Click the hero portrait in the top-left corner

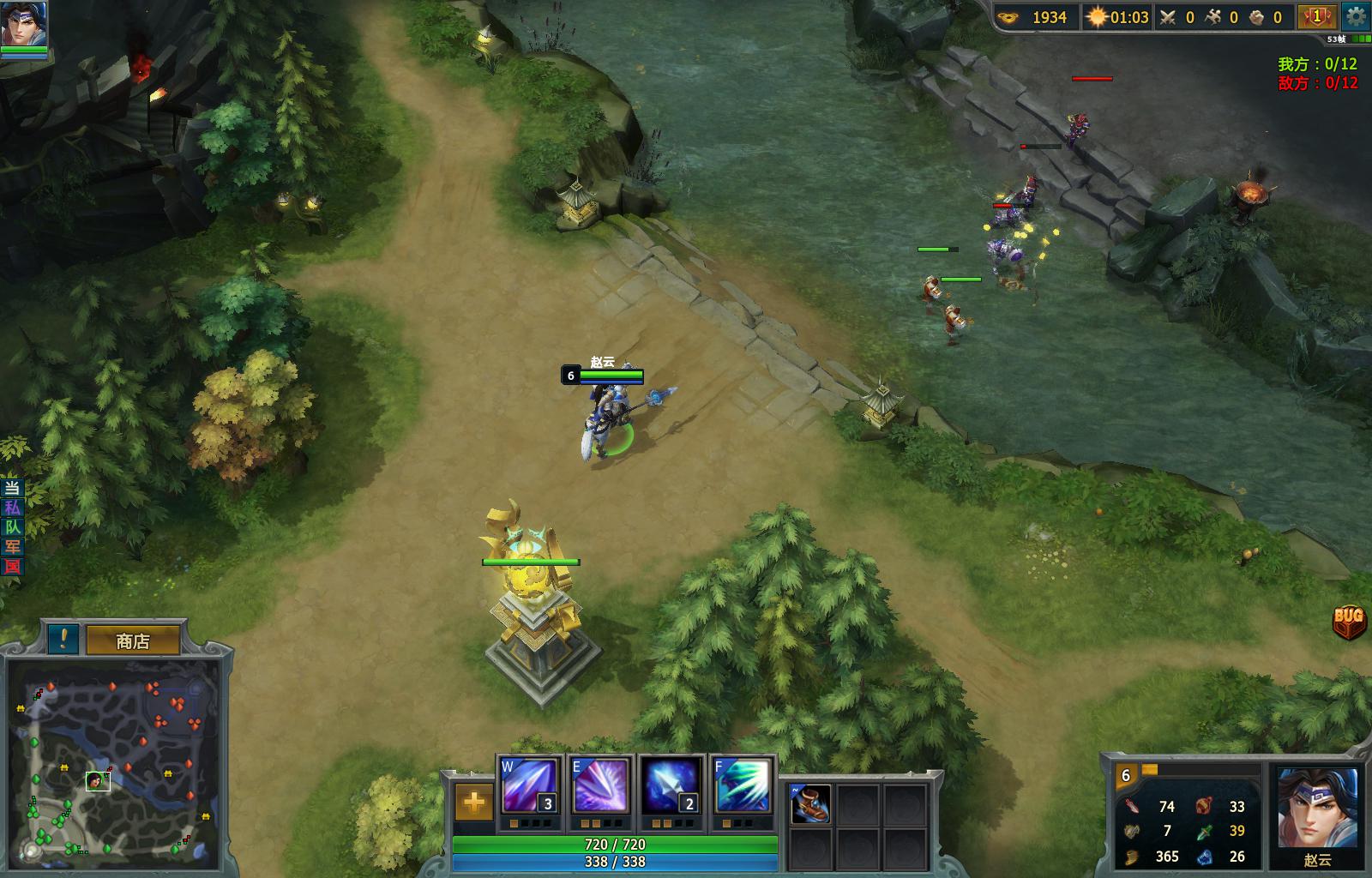(x=24, y=24)
